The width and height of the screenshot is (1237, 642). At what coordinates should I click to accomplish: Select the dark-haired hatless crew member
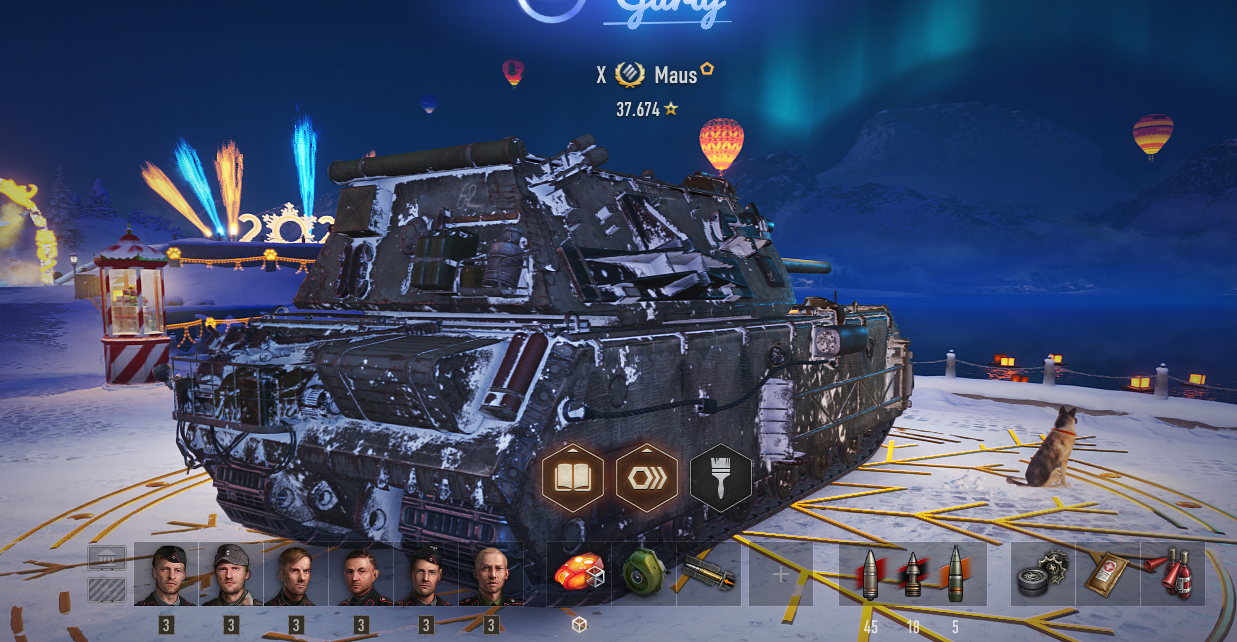point(361,575)
